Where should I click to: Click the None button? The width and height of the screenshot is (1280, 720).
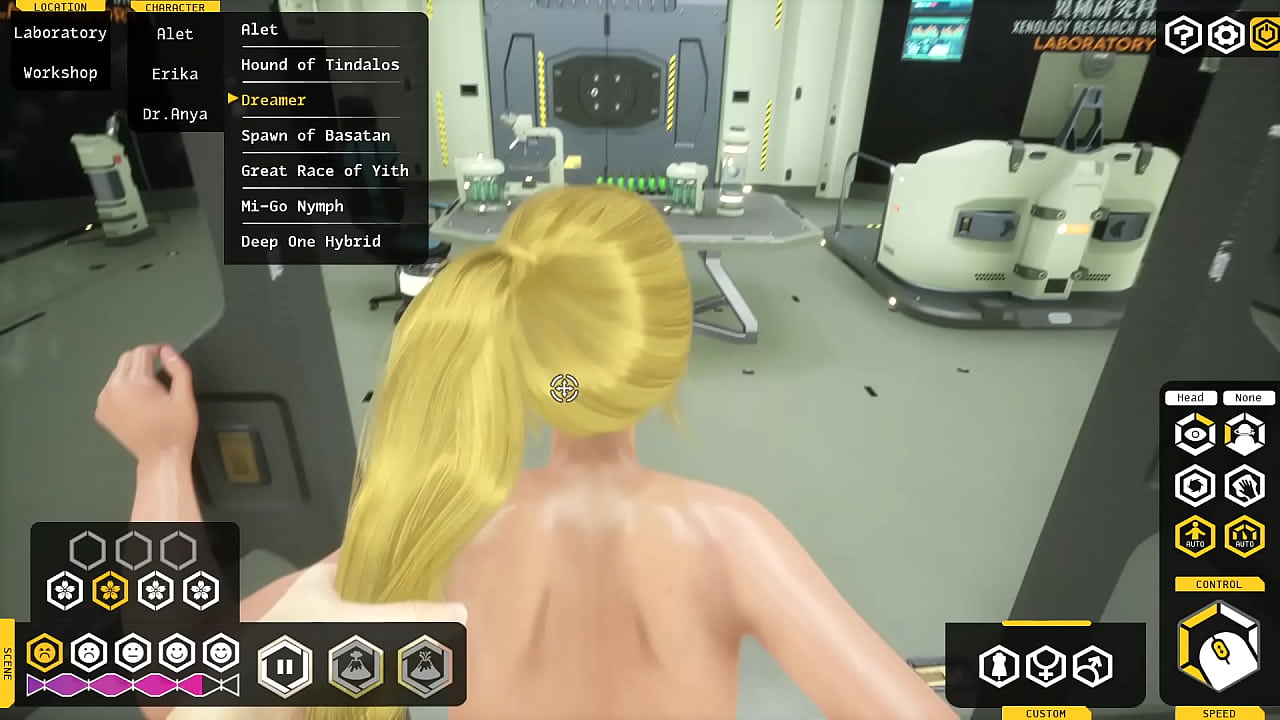point(1247,398)
